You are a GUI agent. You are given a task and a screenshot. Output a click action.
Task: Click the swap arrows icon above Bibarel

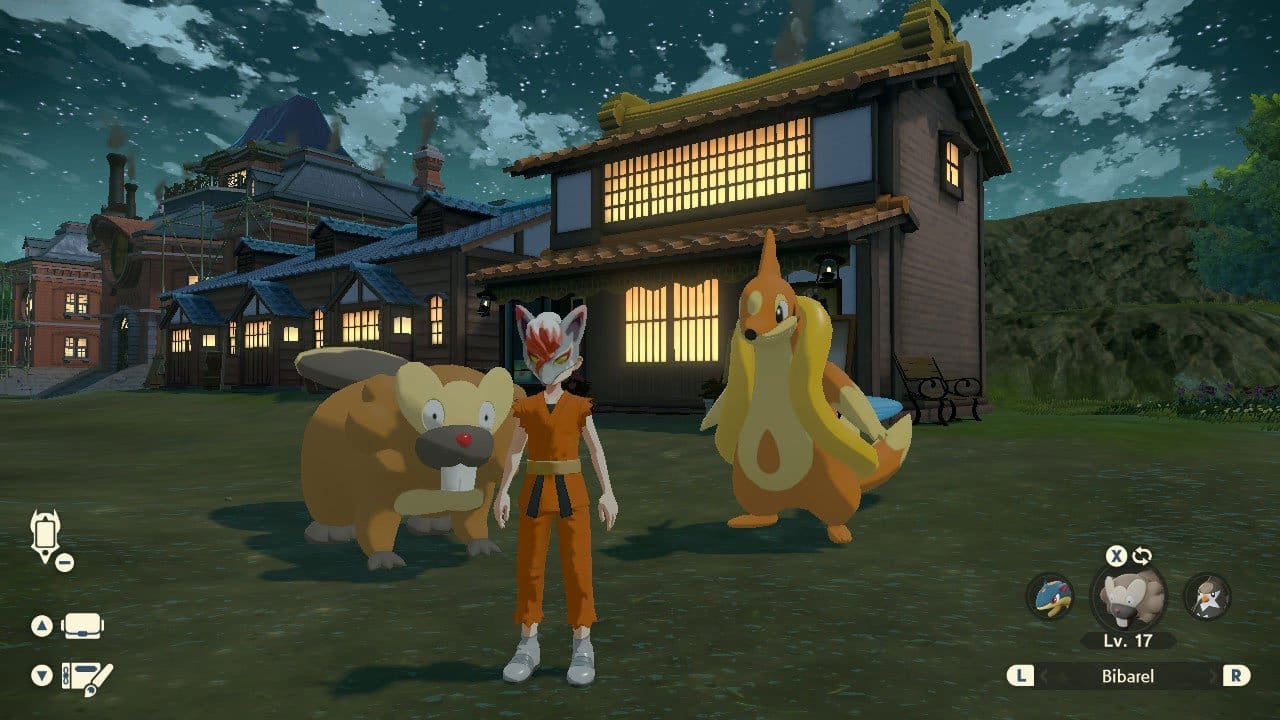coord(1142,556)
